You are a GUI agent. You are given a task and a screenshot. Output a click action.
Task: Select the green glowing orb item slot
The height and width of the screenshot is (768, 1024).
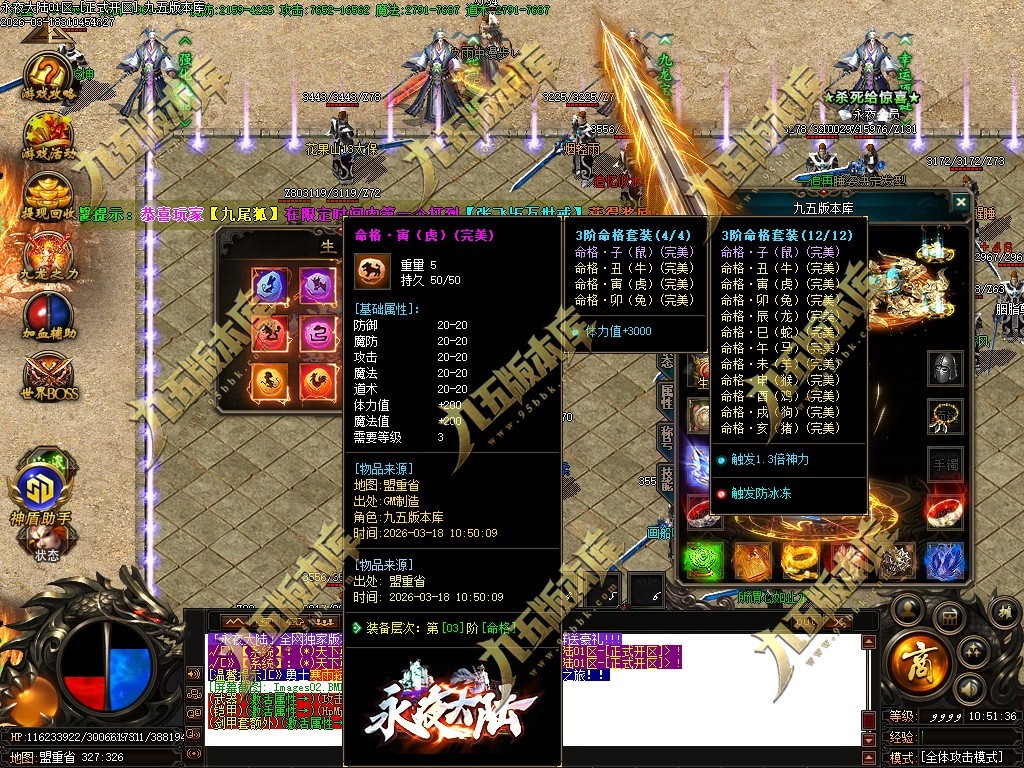point(704,561)
